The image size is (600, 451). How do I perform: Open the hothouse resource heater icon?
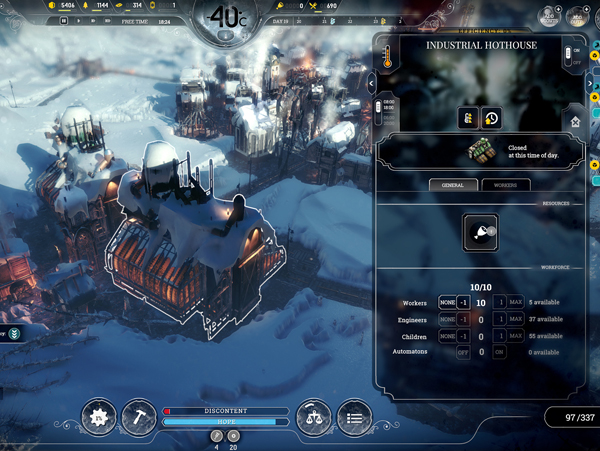point(480,233)
